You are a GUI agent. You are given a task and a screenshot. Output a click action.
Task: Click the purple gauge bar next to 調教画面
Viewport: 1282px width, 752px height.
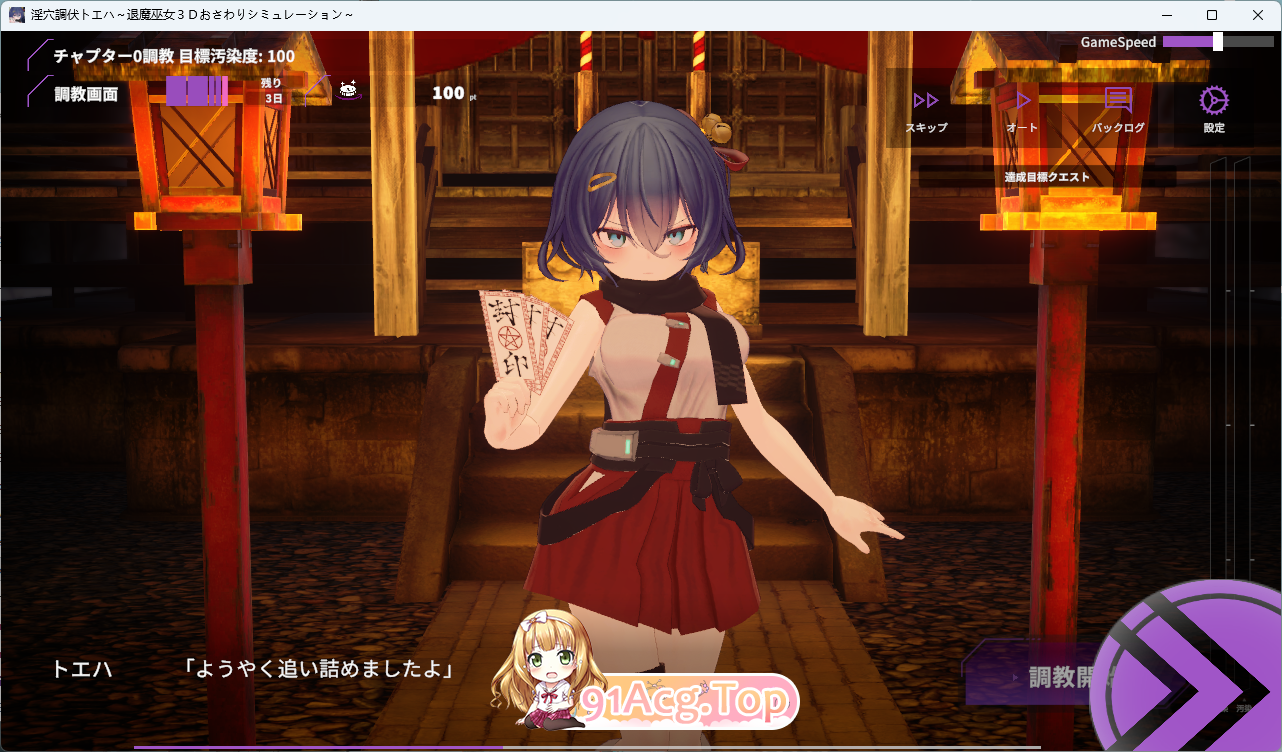point(197,90)
